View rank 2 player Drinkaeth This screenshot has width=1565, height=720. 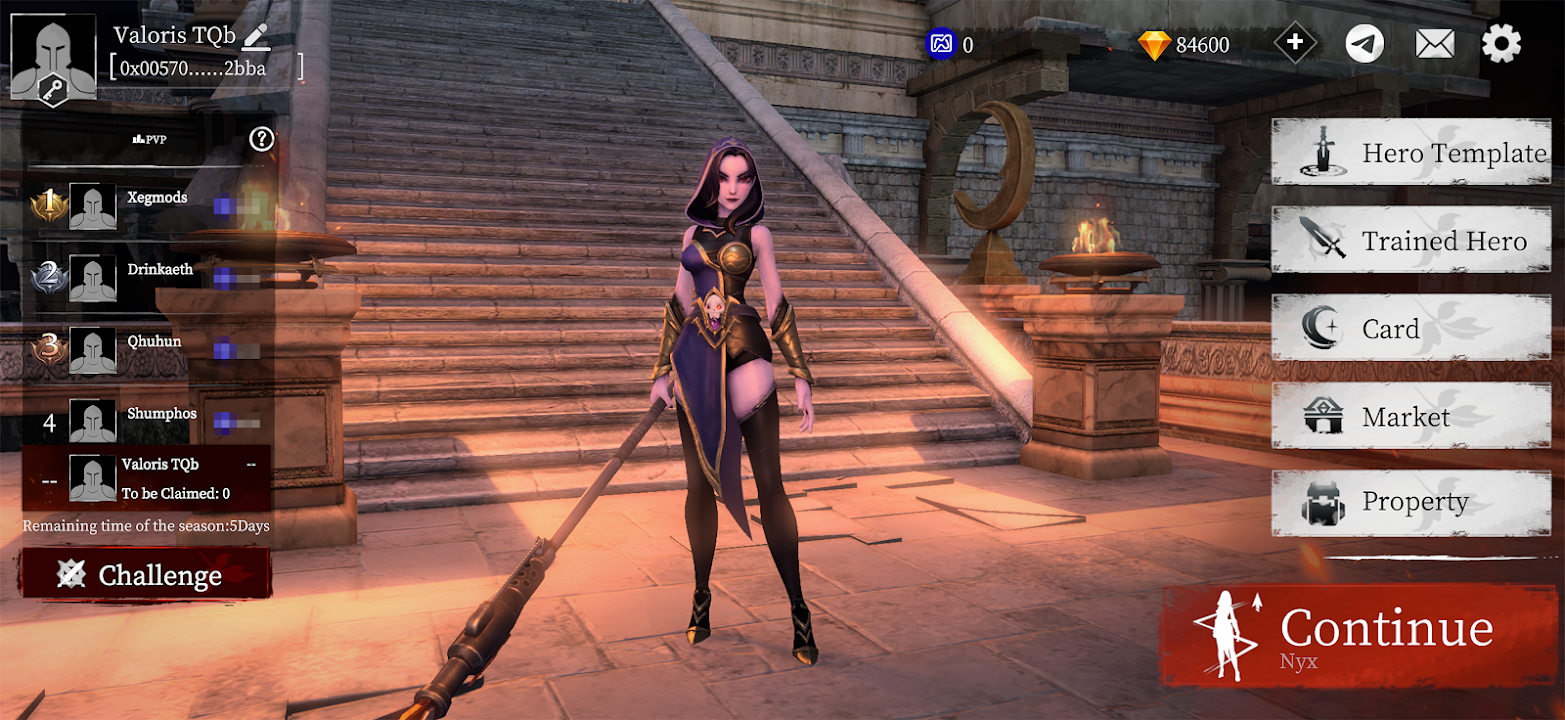(x=160, y=270)
